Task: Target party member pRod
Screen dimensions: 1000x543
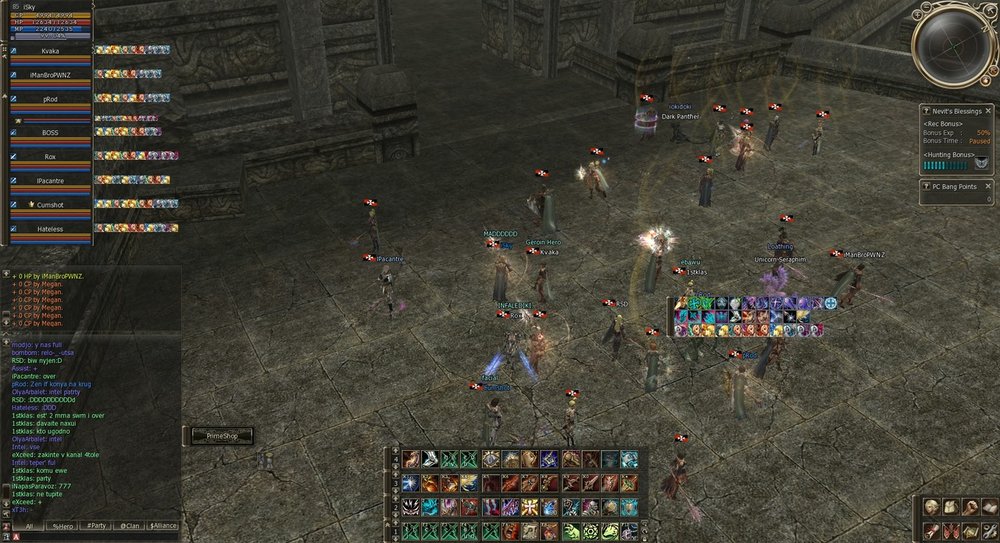Action: click(50, 100)
